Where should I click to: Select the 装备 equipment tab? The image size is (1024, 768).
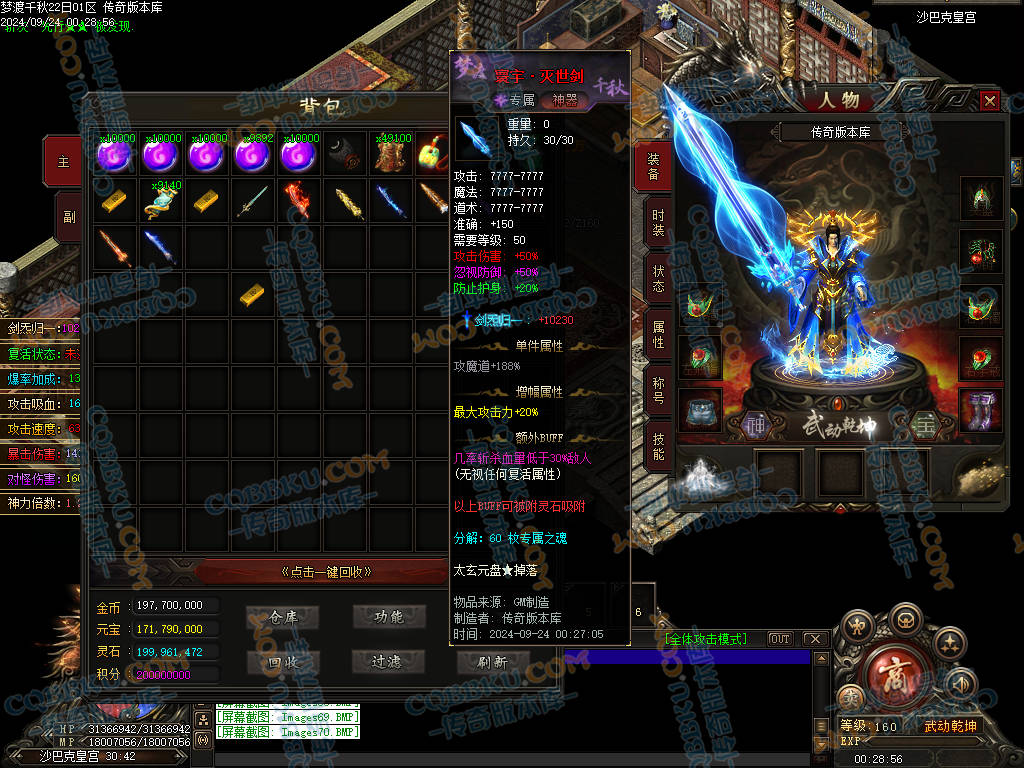(x=654, y=166)
